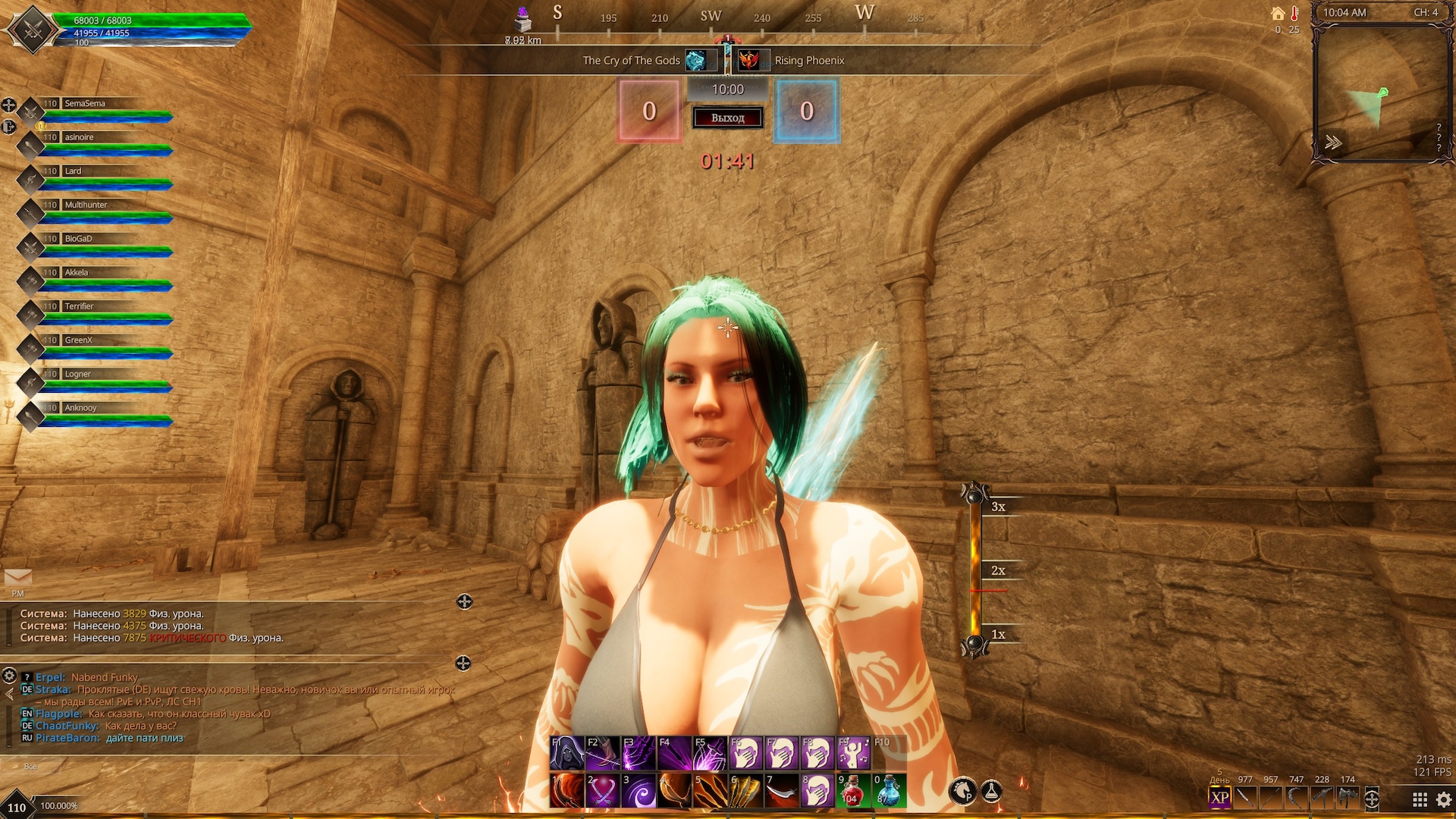Open chat settings gear icon

(x=9, y=675)
